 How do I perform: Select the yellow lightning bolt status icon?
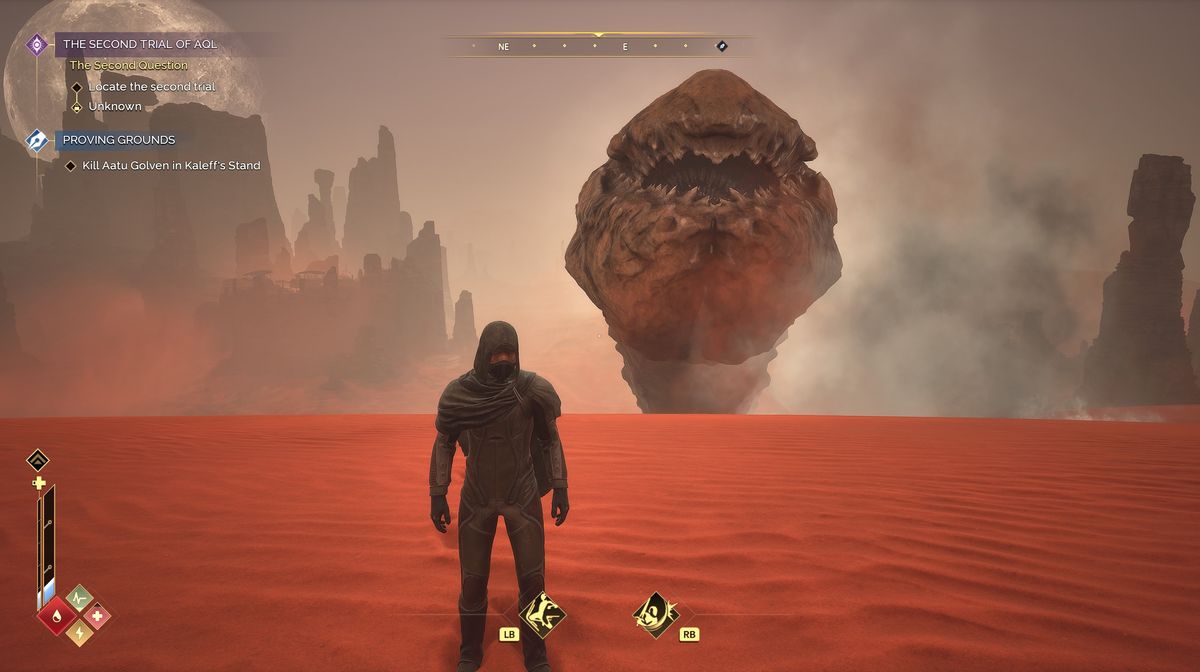(x=78, y=632)
